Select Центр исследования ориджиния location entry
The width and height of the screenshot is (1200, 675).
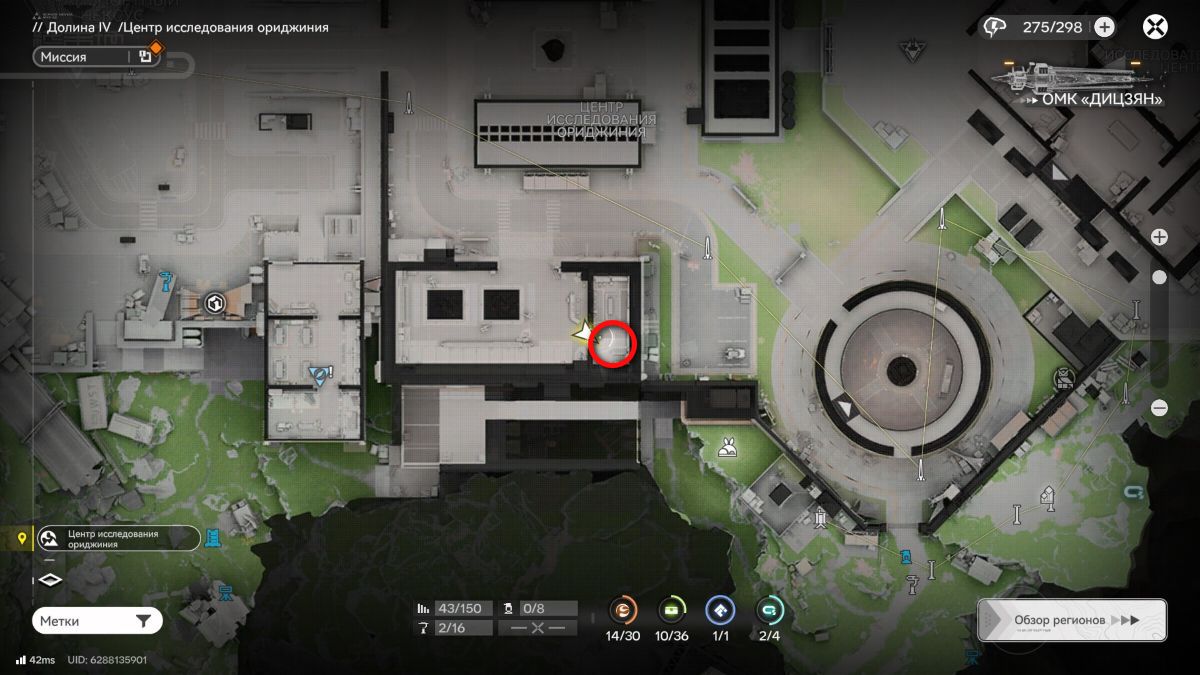(x=118, y=539)
